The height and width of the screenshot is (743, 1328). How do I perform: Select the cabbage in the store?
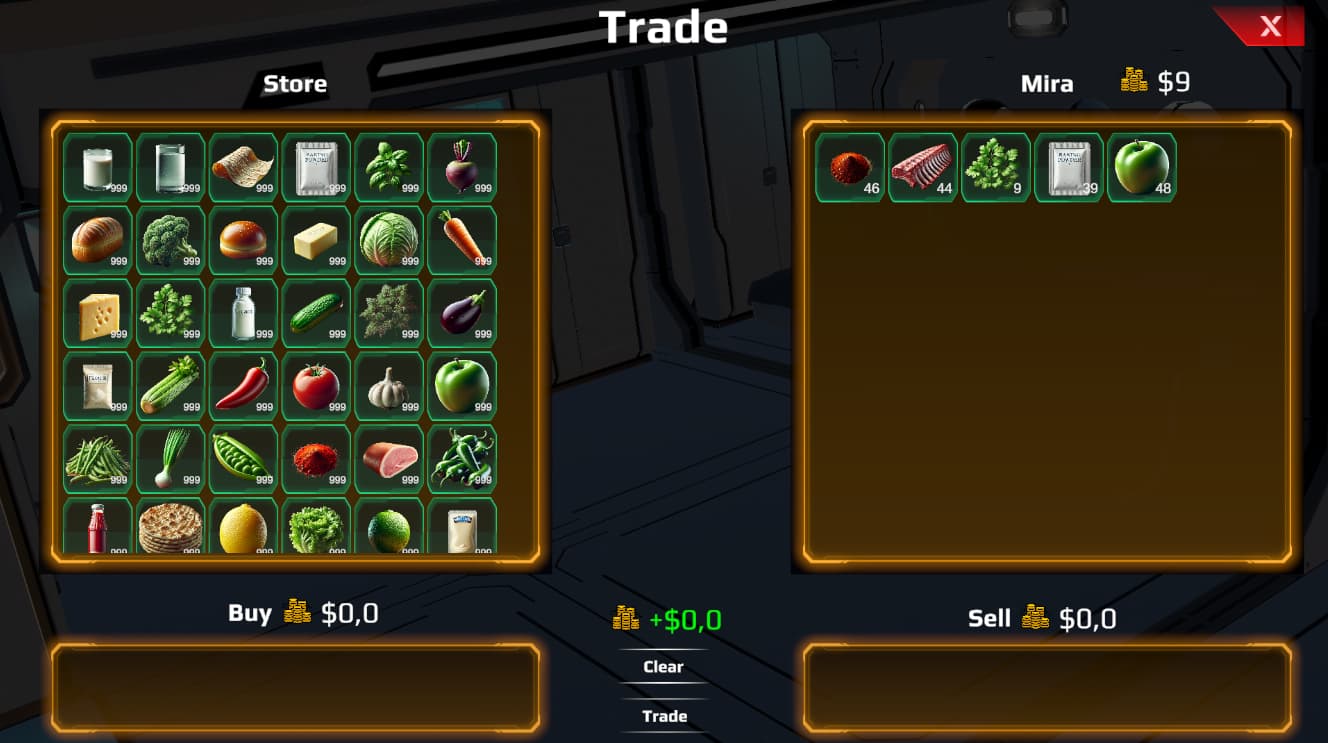[389, 241]
